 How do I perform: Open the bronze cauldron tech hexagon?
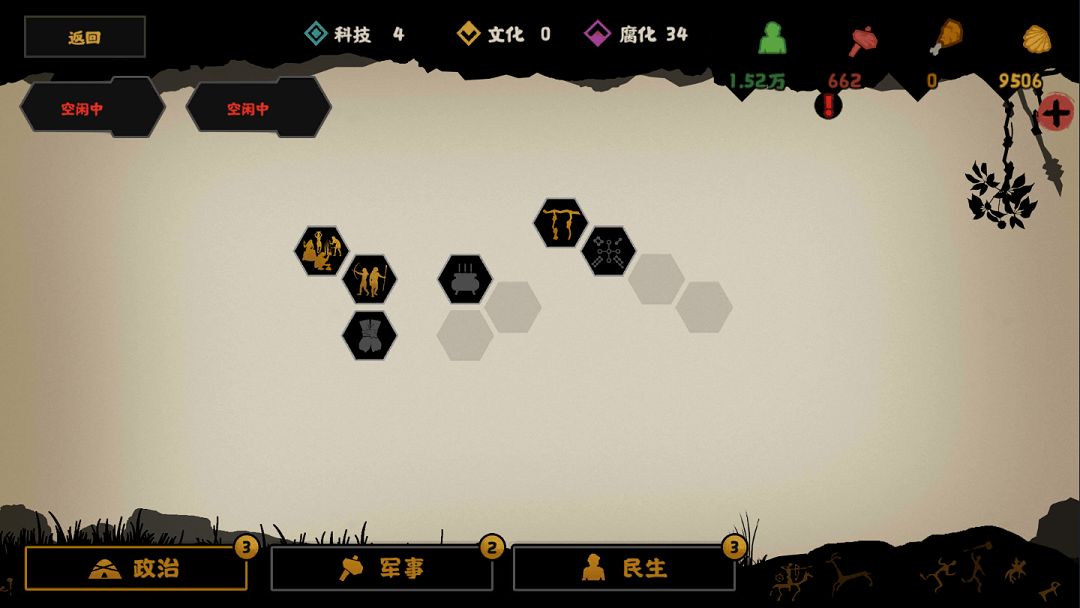[465, 279]
